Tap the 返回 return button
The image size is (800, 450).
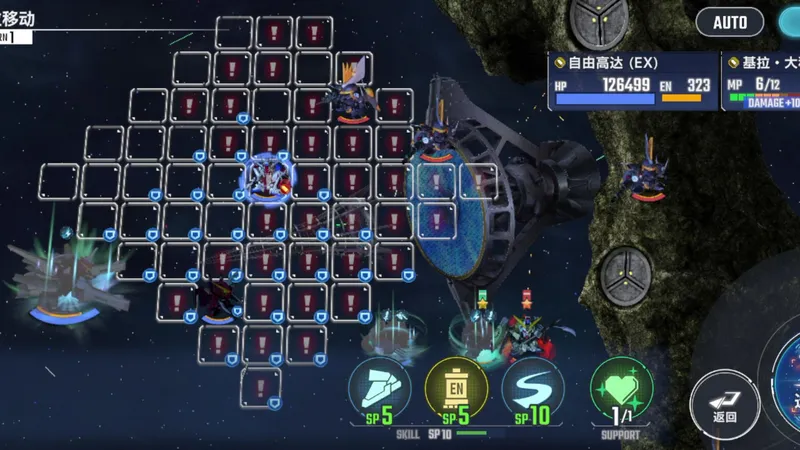pos(723,398)
